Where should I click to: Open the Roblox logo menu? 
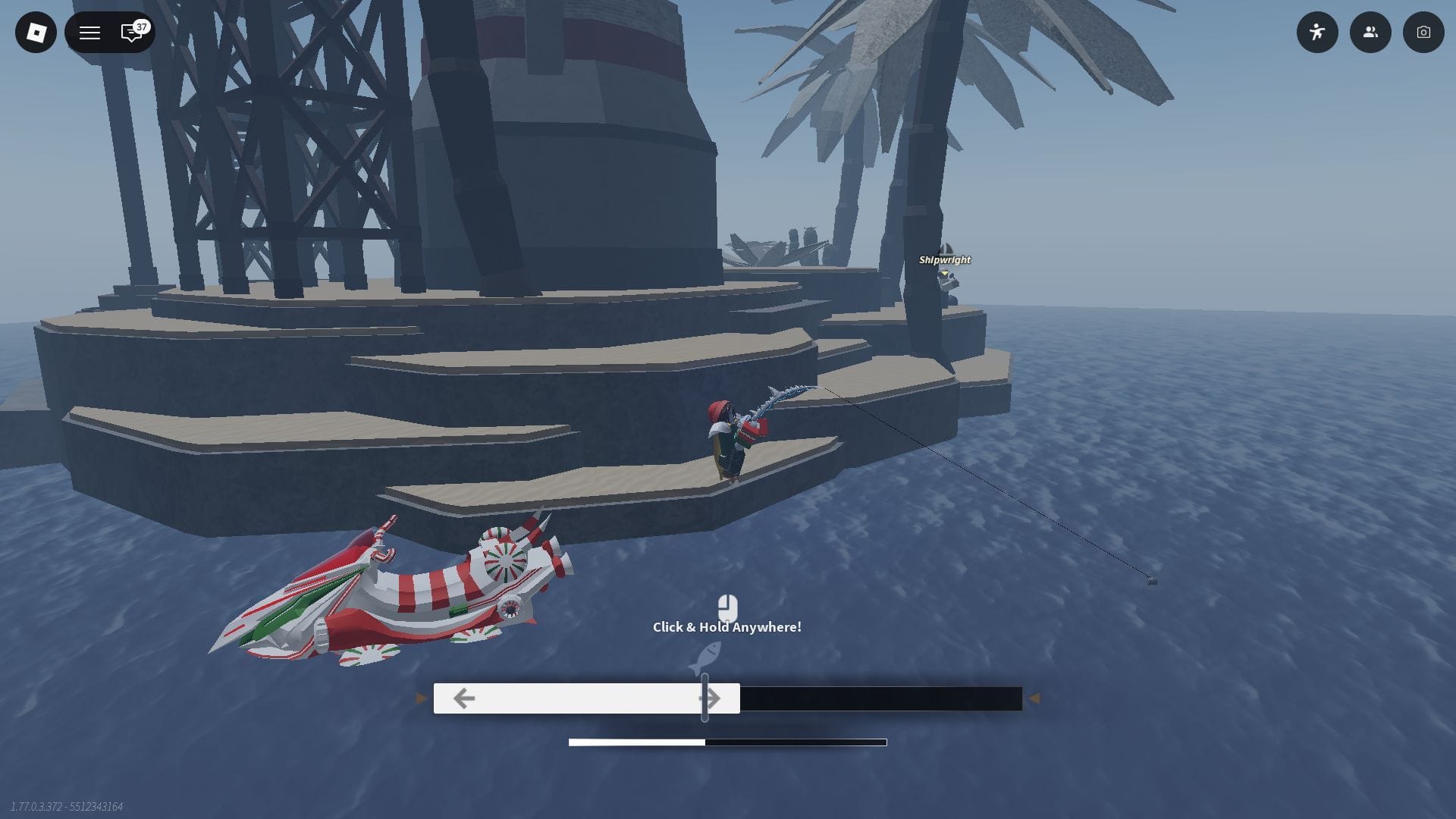click(36, 33)
